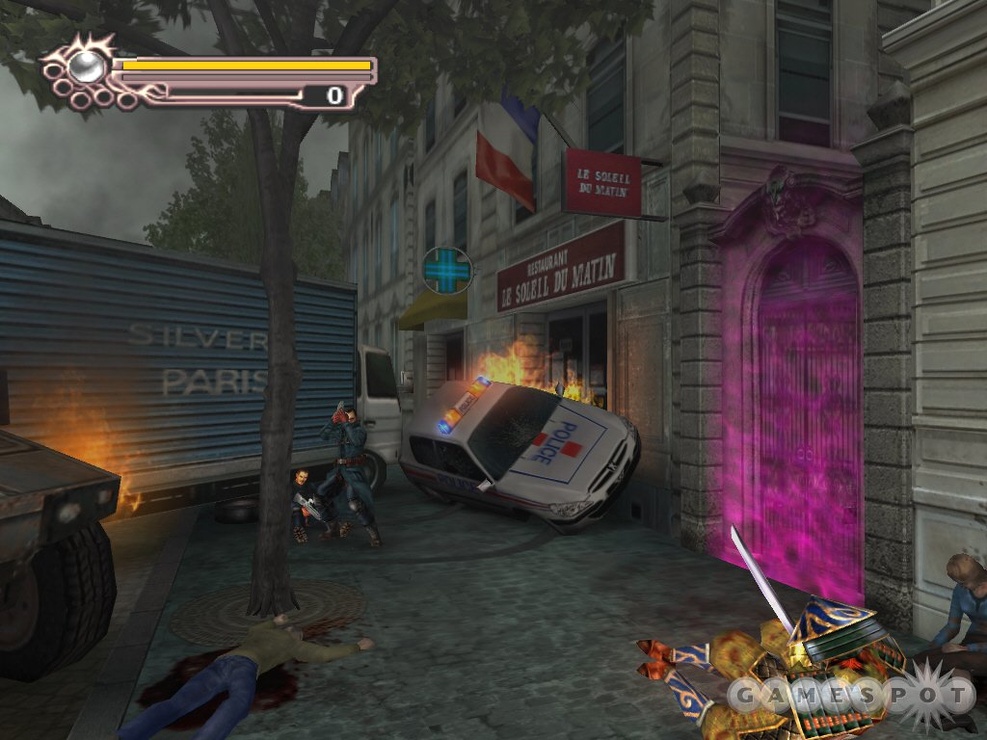Screen dimensions: 987x740
Task: Click the silver orb icon beside the health bar
Action: pos(84,66)
